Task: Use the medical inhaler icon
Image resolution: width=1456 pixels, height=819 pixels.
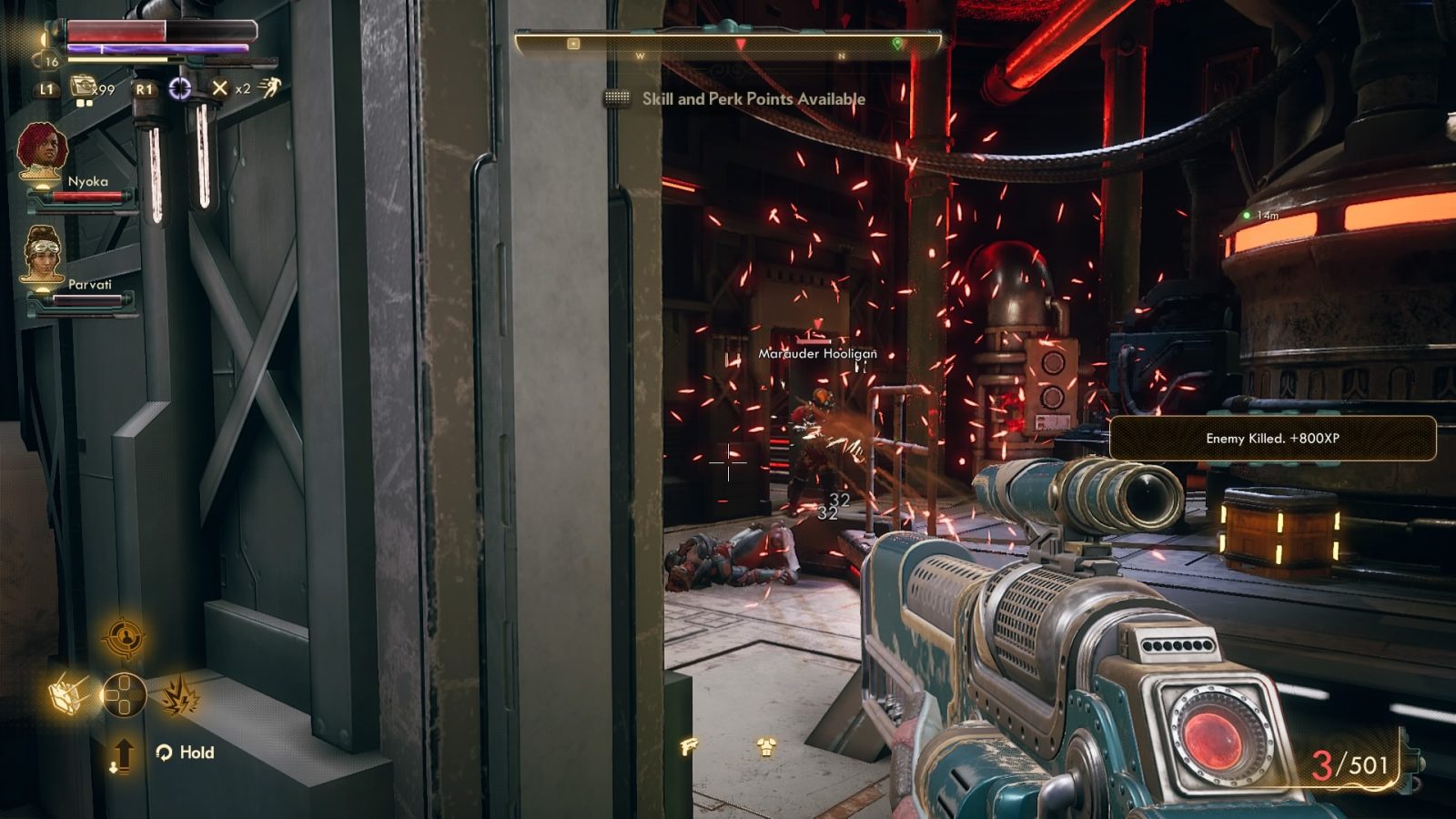Action: tap(84, 87)
